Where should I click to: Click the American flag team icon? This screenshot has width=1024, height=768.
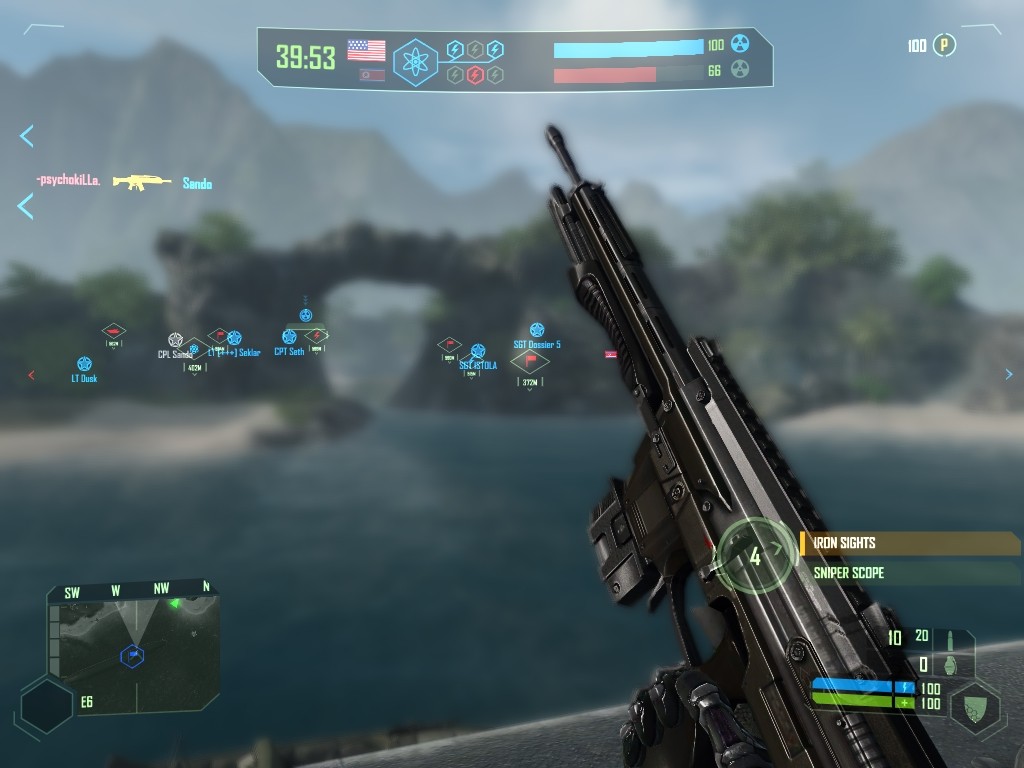[x=366, y=50]
